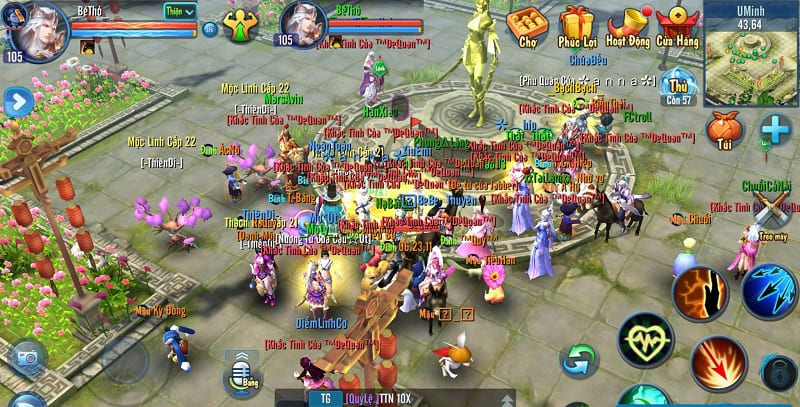Toggle the padlock target-lock button
Screen dimensions: 800x407
click(779, 373)
